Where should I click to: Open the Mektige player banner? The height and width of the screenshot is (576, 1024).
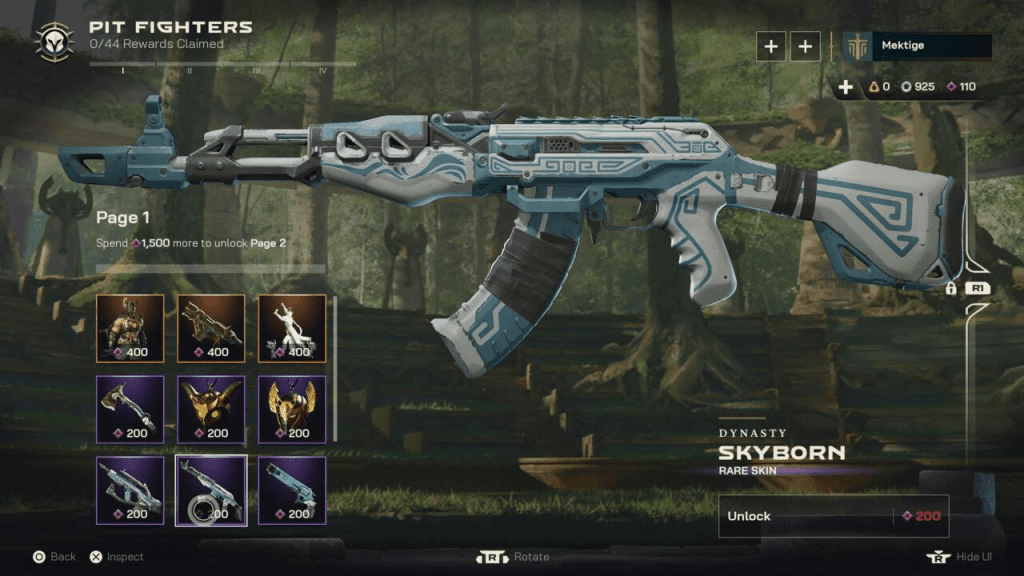point(917,46)
